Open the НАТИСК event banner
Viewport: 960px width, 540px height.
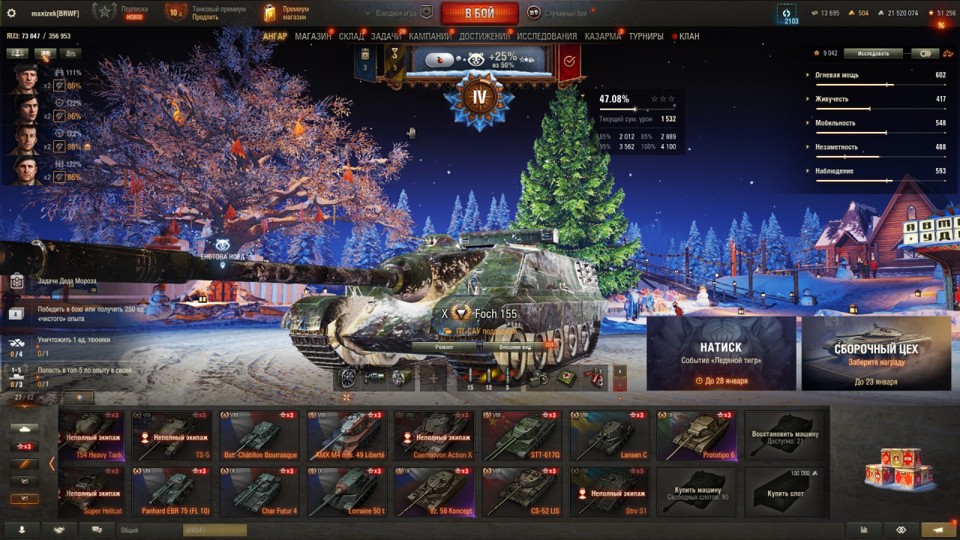[721, 353]
